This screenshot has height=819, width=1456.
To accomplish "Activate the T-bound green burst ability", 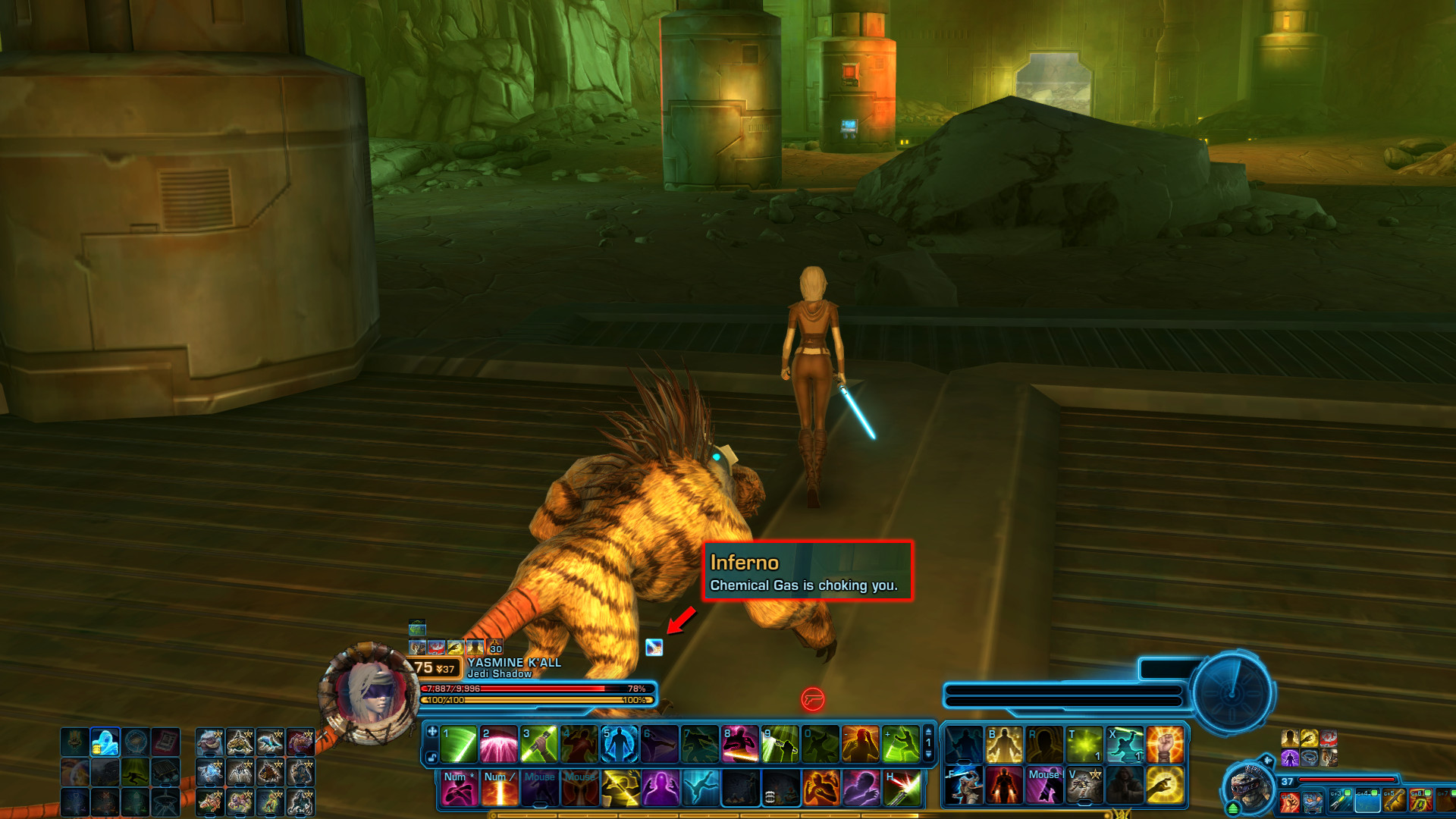I will [1084, 744].
